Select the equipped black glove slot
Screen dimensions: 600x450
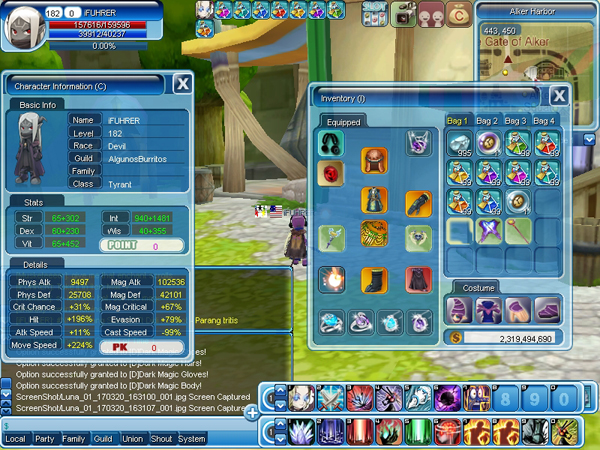coord(418,203)
